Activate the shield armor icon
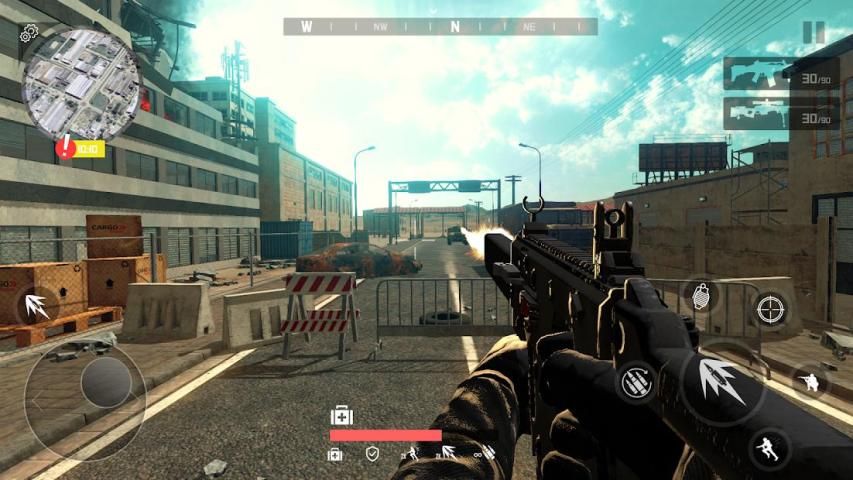Image resolution: width=853 pixels, height=480 pixels. point(372,455)
